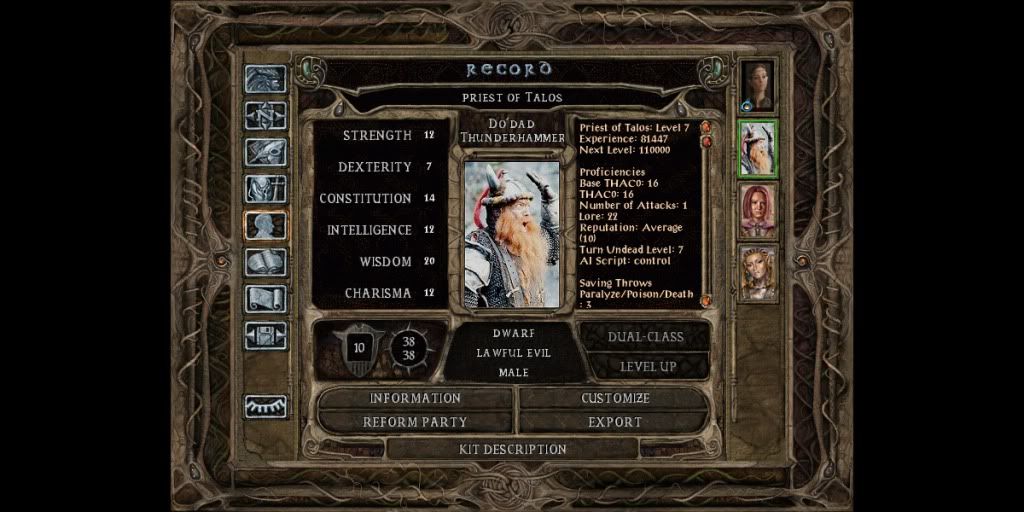Open the Information panel
The image size is (1024, 512).
click(x=415, y=398)
